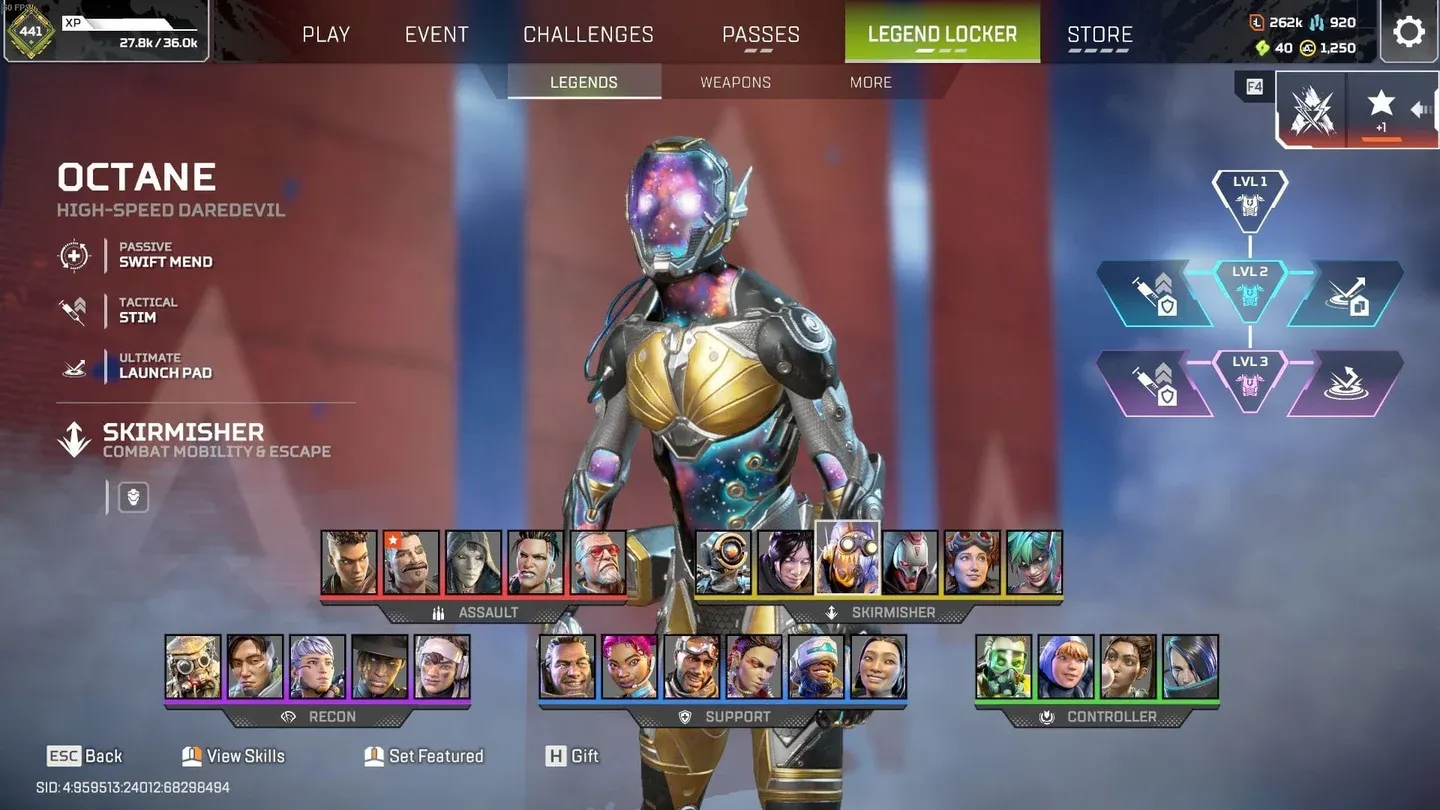1440x810 pixels.
Task: Click the Set Featured button
Action: coord(424,756)
